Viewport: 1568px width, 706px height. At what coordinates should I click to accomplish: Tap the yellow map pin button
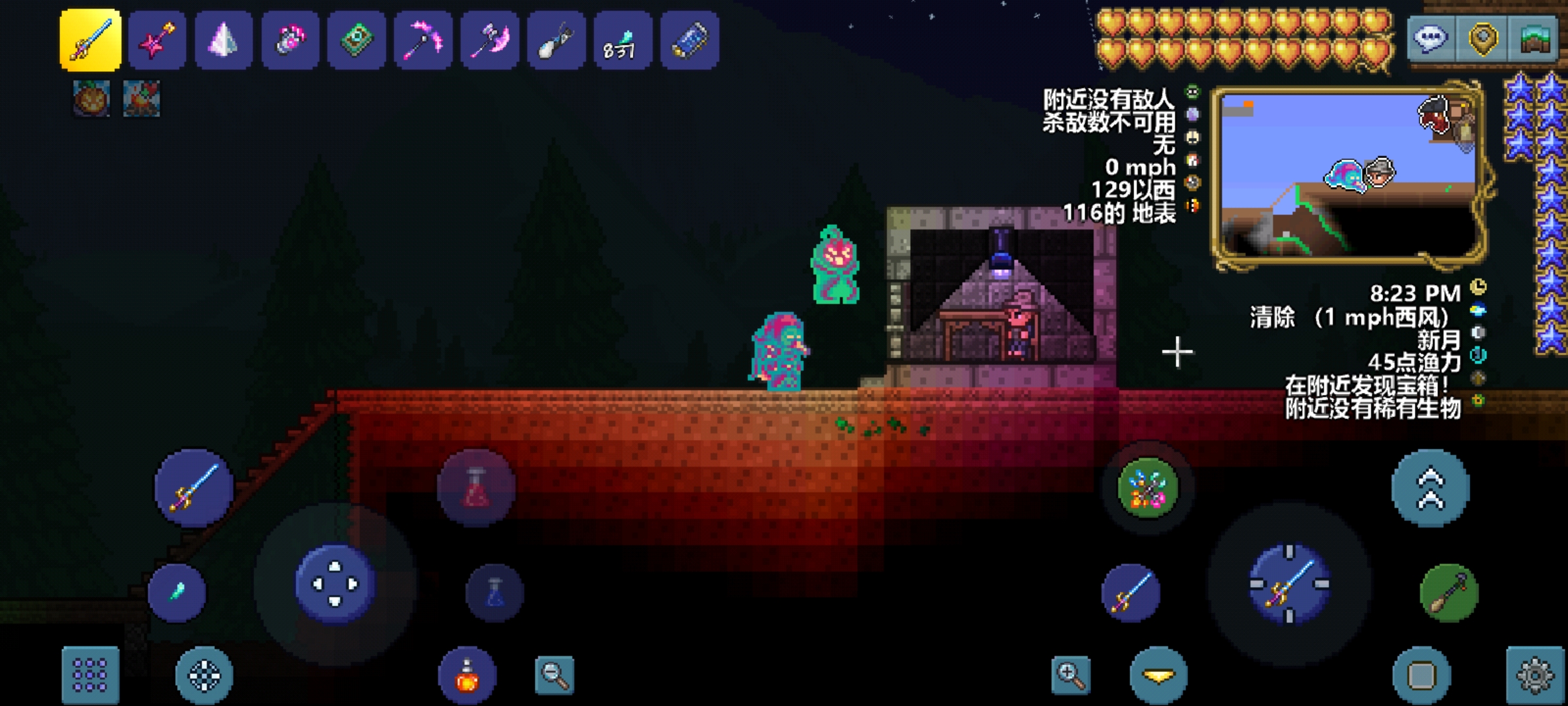(x=1482, y=39)
